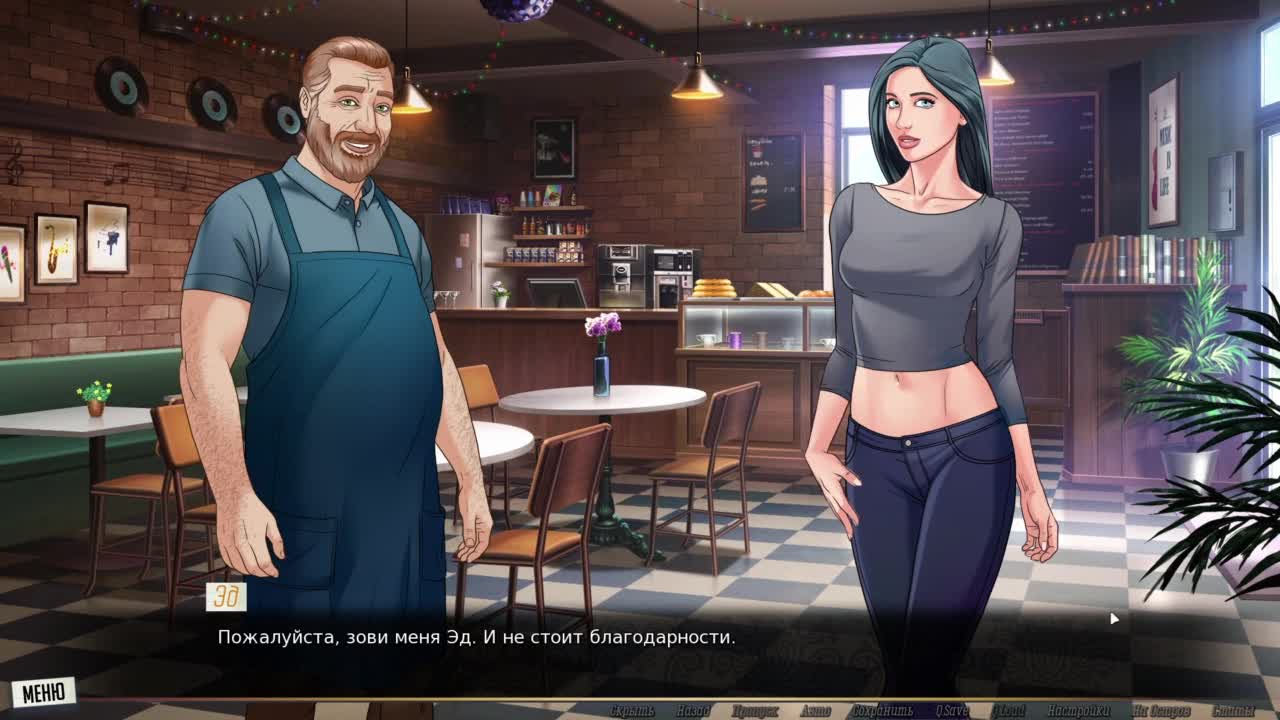Open Настройки settings

(x=1079, y=711)
